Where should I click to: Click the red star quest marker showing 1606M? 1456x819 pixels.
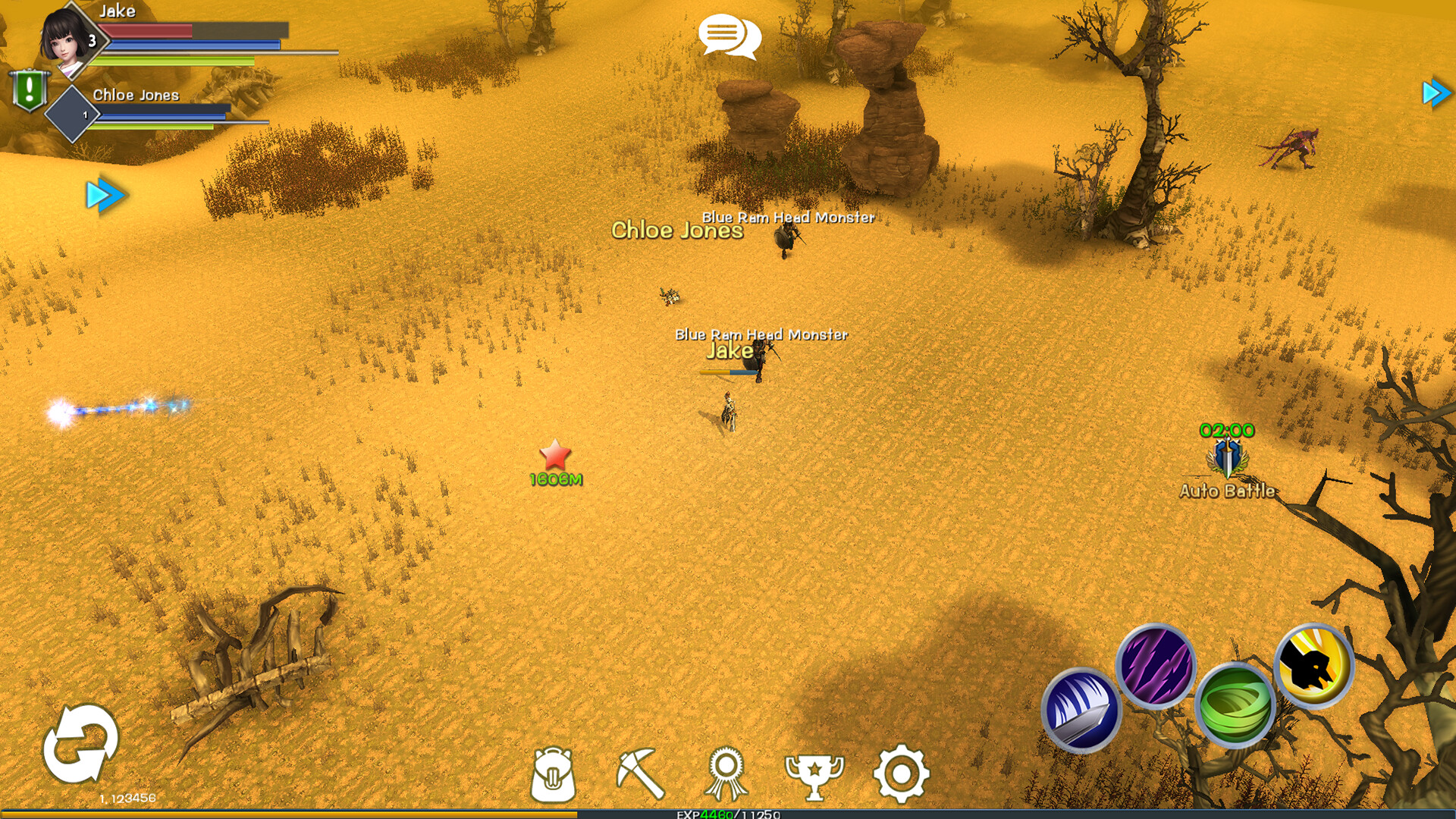[x=556, y=455]
